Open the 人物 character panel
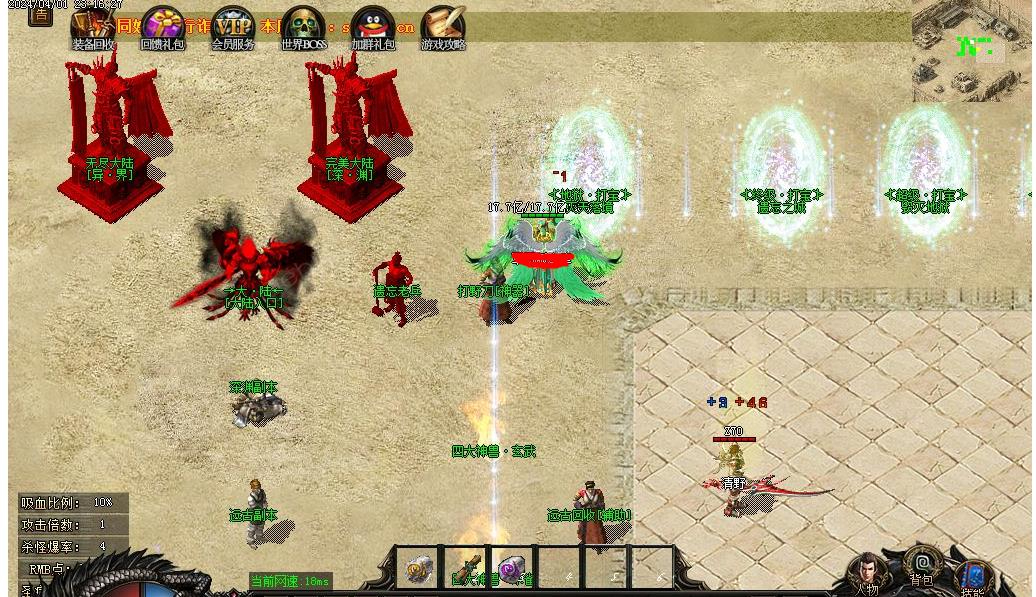This screenshot has height=597, width=1036. coord(866,574)
